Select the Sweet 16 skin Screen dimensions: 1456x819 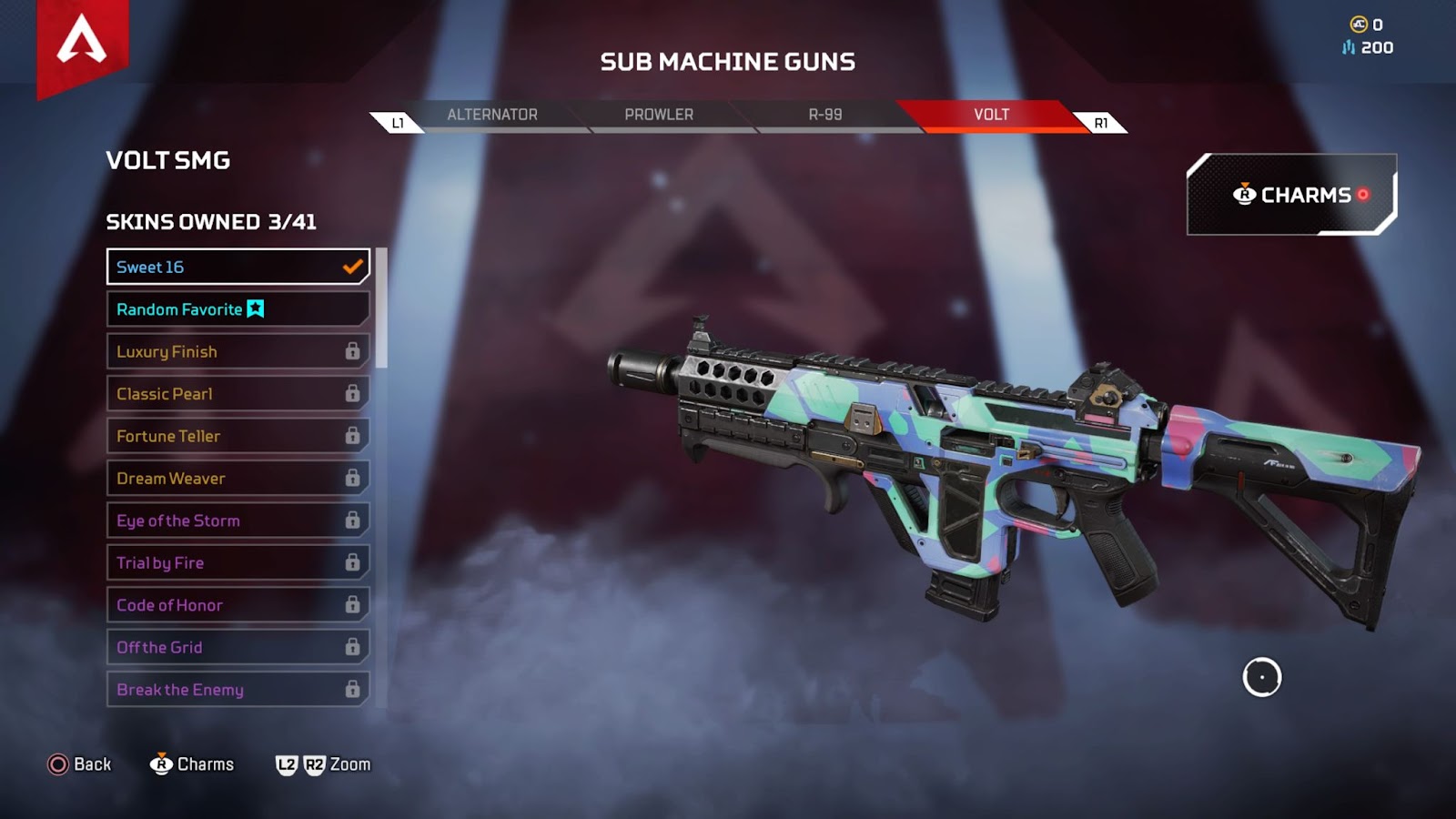click(x=238, y=267)
